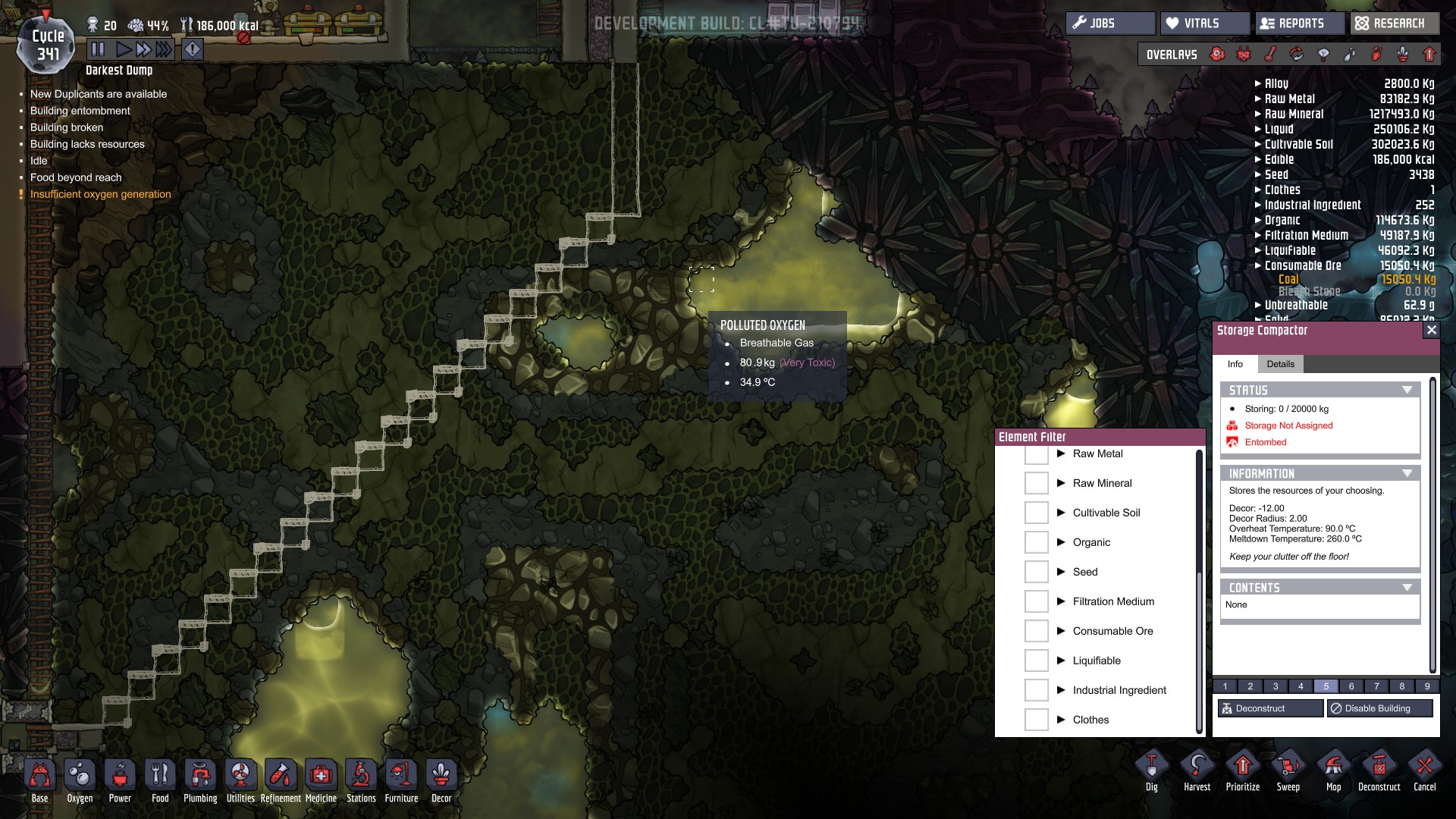
Task: Click the Deconstruct button in the Storage Compactor panel
Action: point(1270,708)
